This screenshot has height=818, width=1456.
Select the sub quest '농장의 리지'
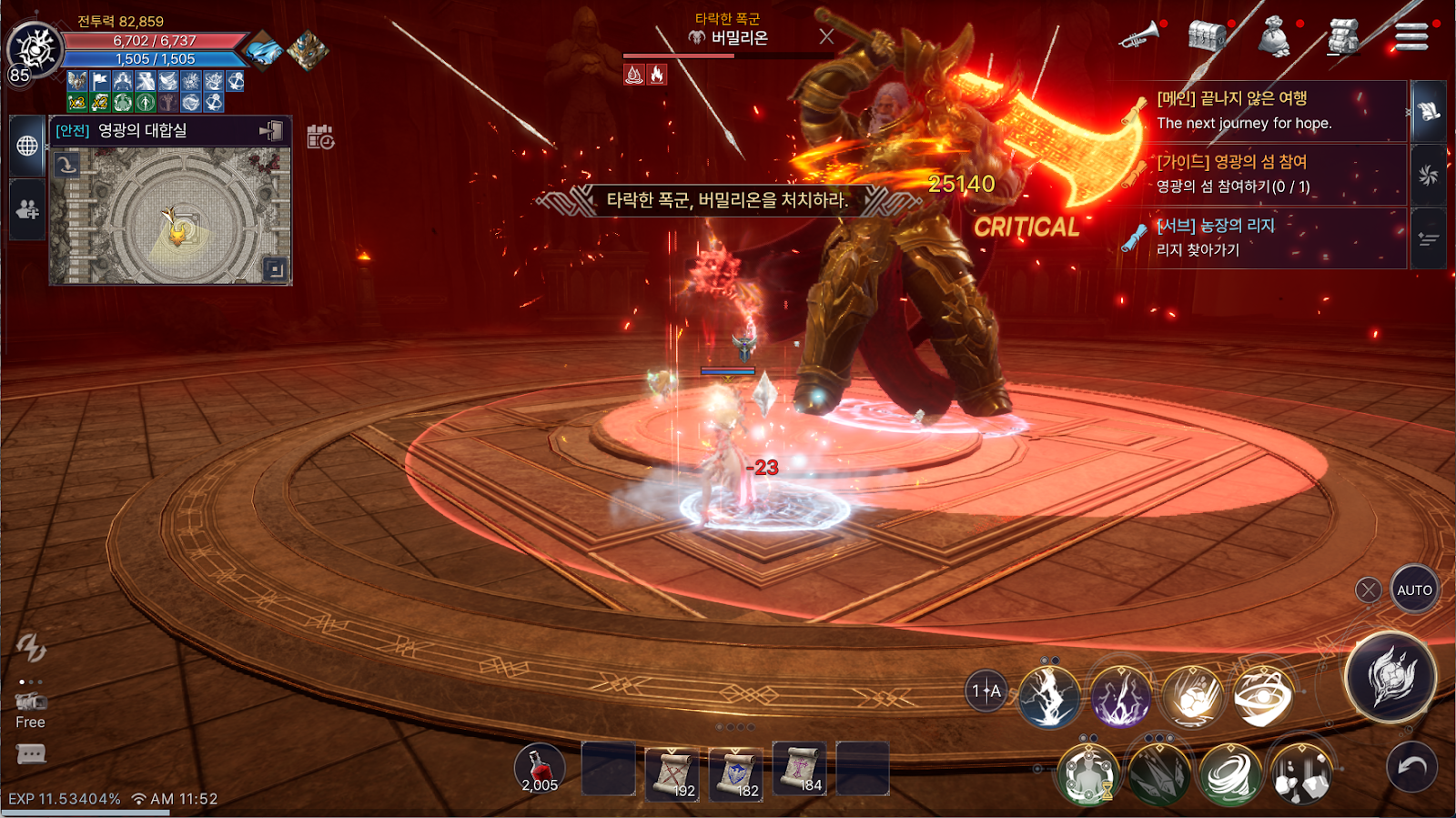(x=1265, y=237)
